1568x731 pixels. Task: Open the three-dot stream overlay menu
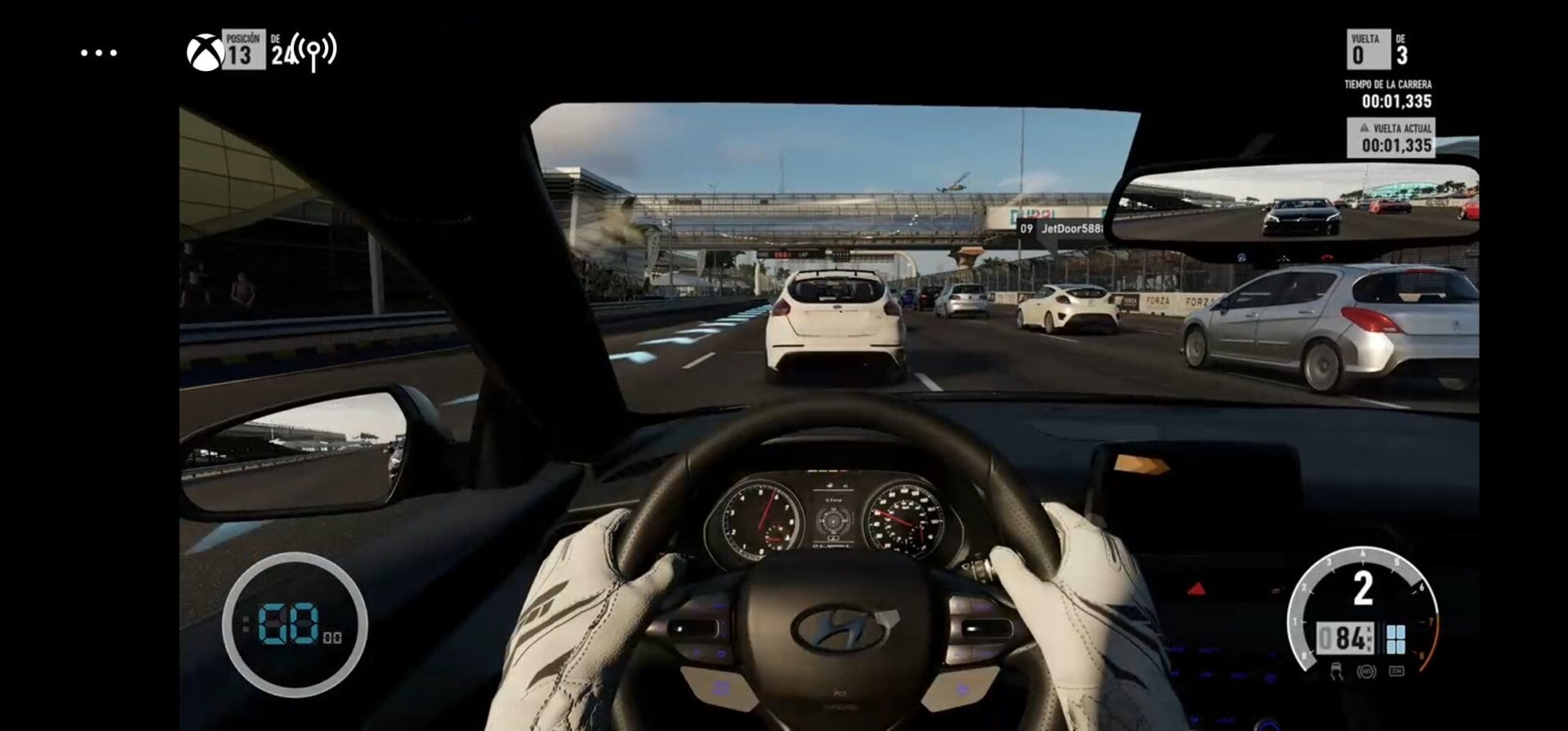click(99, 53)
